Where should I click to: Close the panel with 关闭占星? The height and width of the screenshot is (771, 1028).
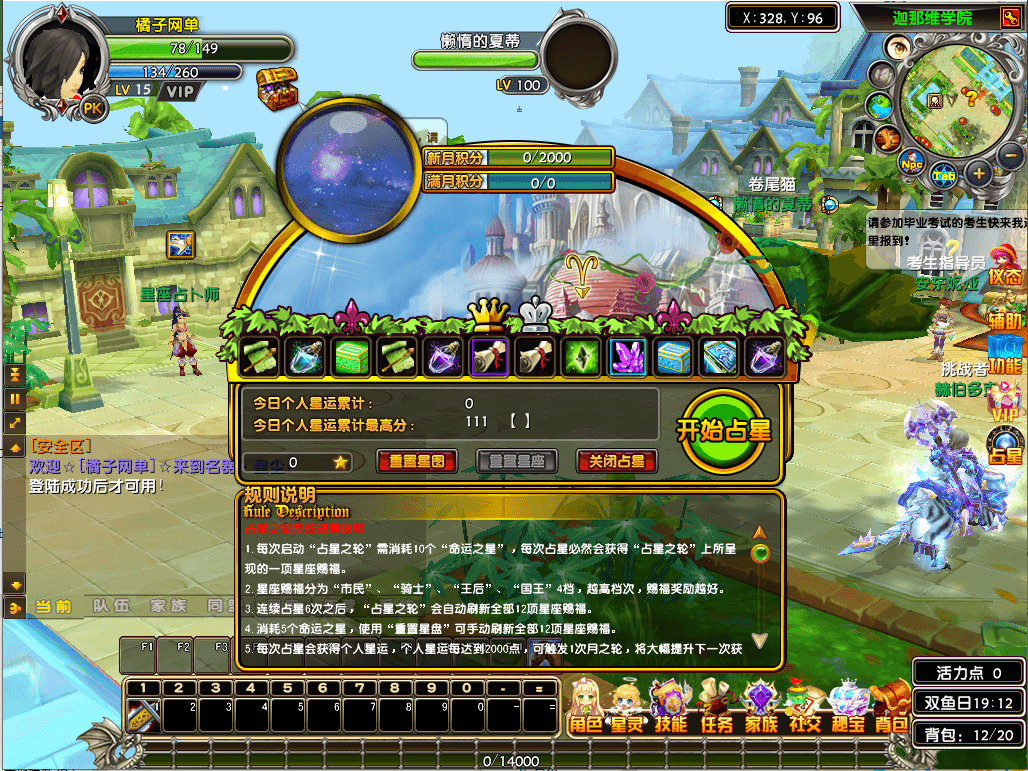click(x=617, y=462)
